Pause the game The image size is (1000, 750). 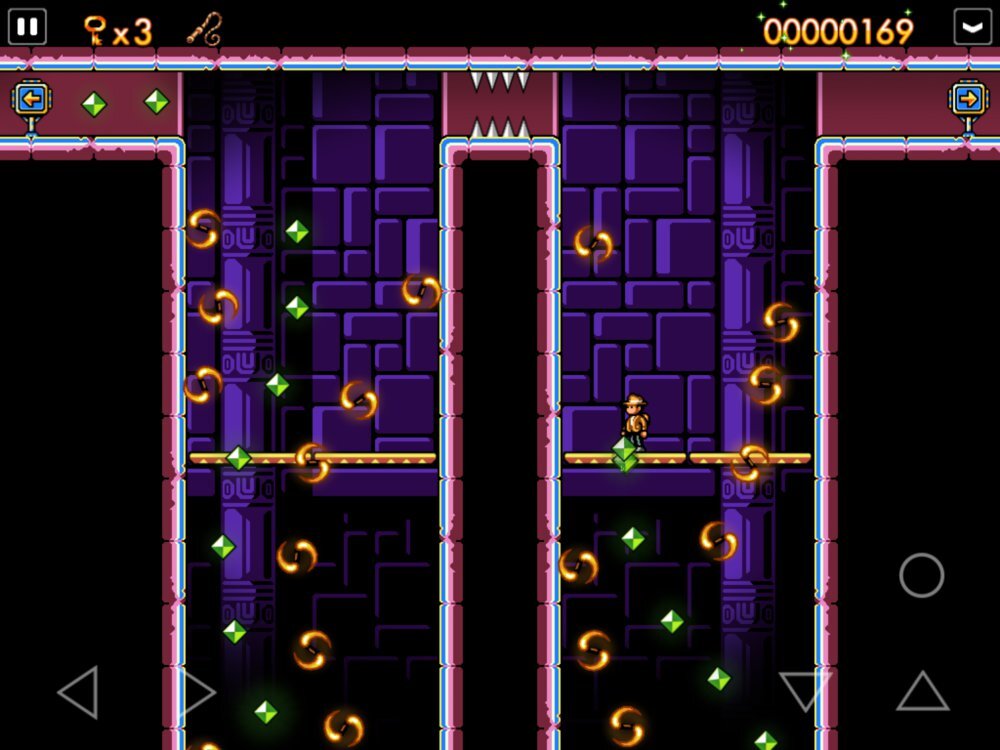[27, 26]
